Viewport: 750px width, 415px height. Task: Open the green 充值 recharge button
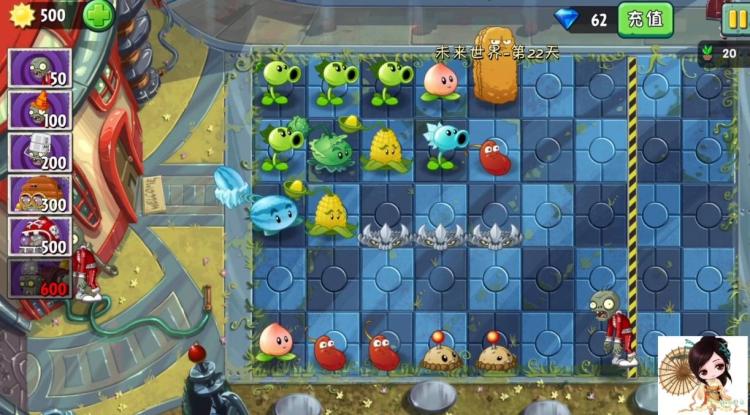click(644, 18)
